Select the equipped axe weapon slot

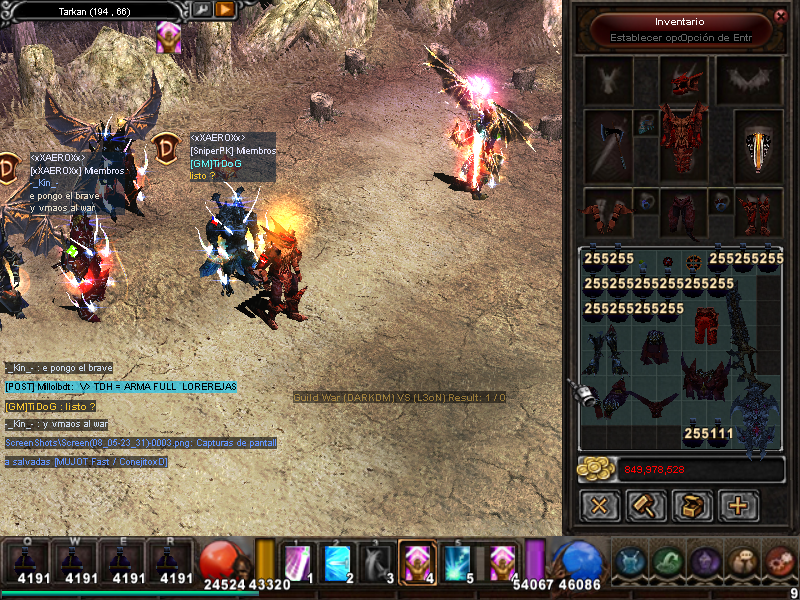coord(608,144)
